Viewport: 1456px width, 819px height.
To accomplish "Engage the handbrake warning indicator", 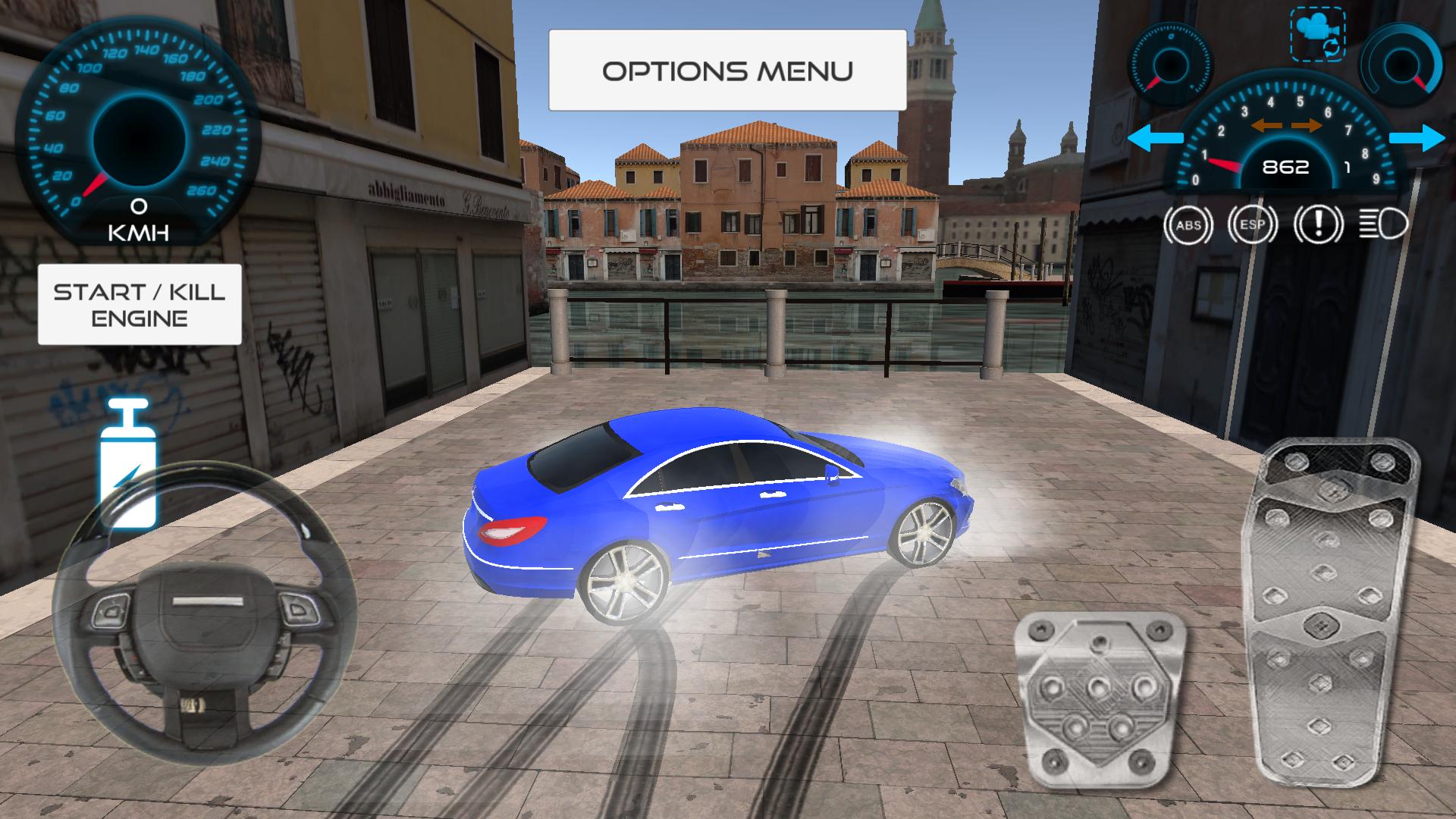I will pyautogui.click(x=1320, y=224).
